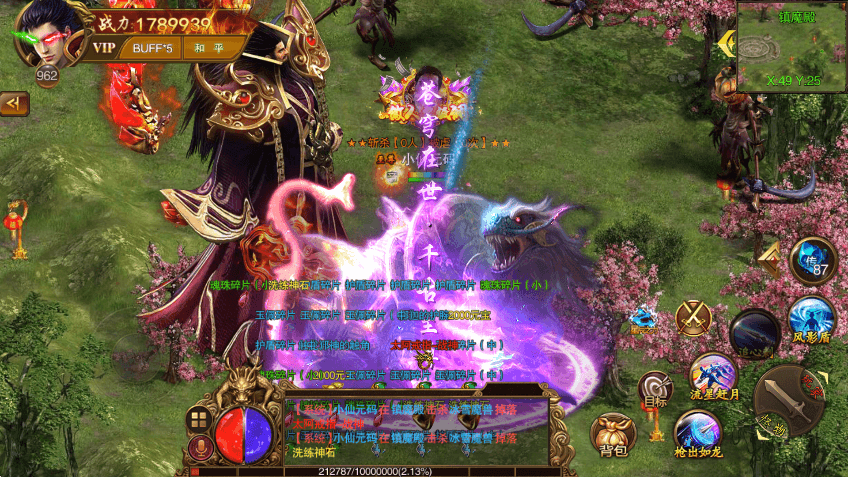Use the 传 teleport item with 87 charges

pos(813,261)
